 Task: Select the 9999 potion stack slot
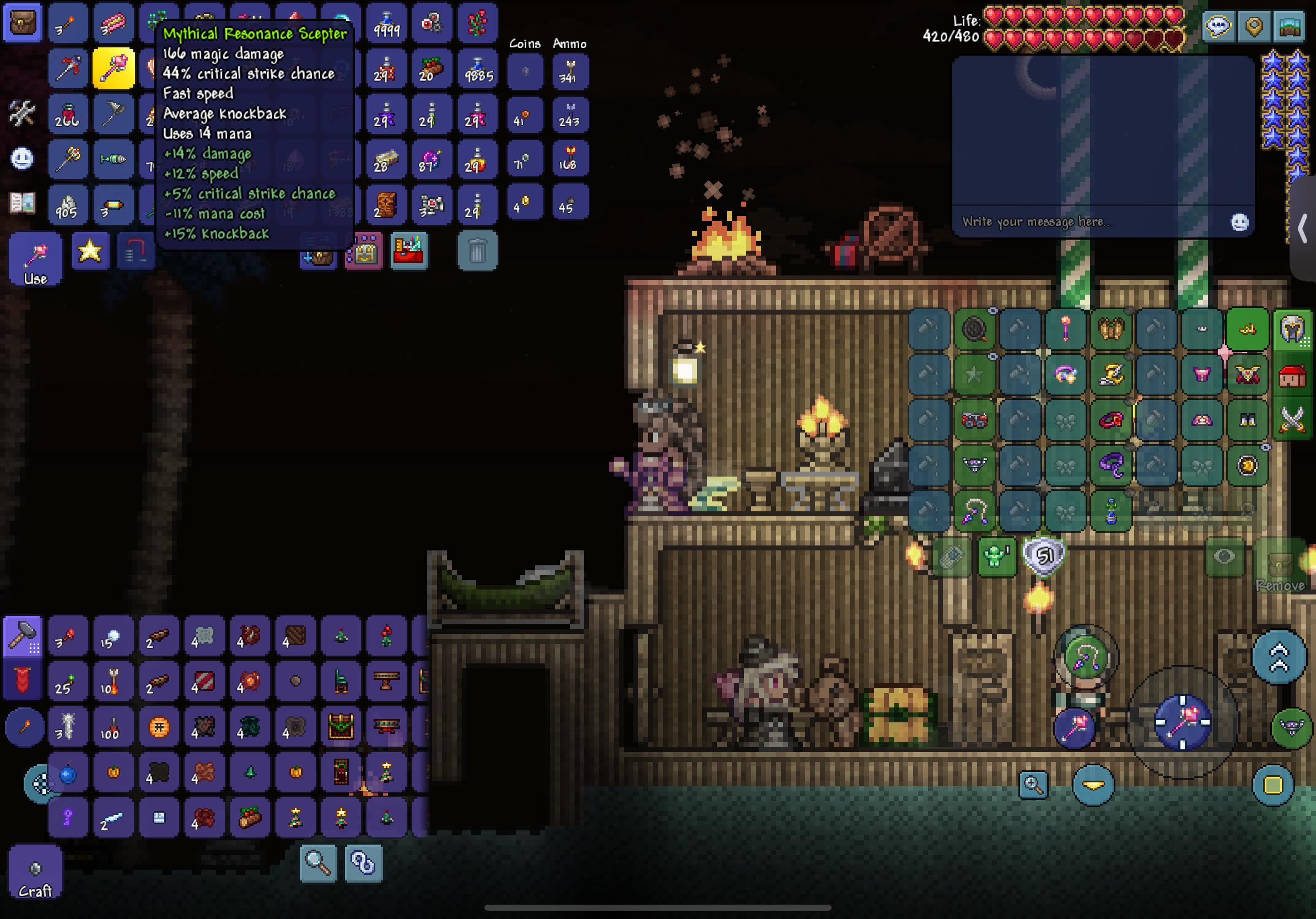386,24
